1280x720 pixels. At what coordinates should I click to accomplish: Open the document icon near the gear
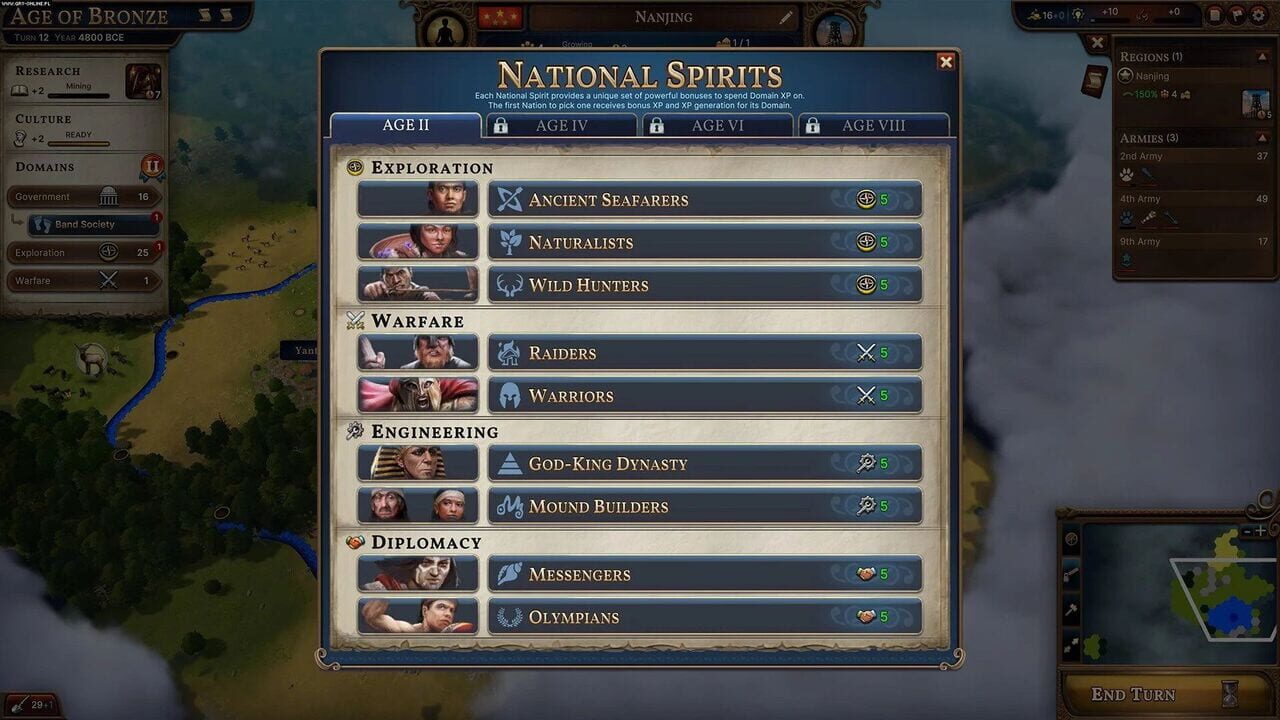tap(1215, 15)
